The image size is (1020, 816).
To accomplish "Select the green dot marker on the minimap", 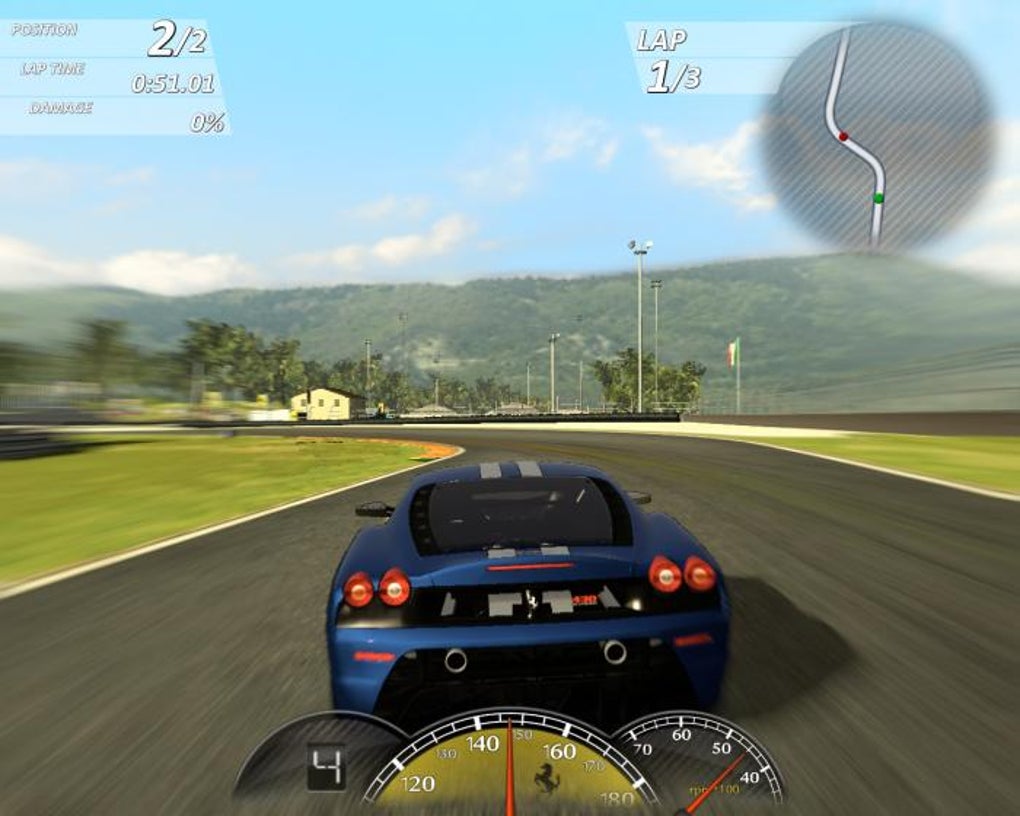I will 878,198.
